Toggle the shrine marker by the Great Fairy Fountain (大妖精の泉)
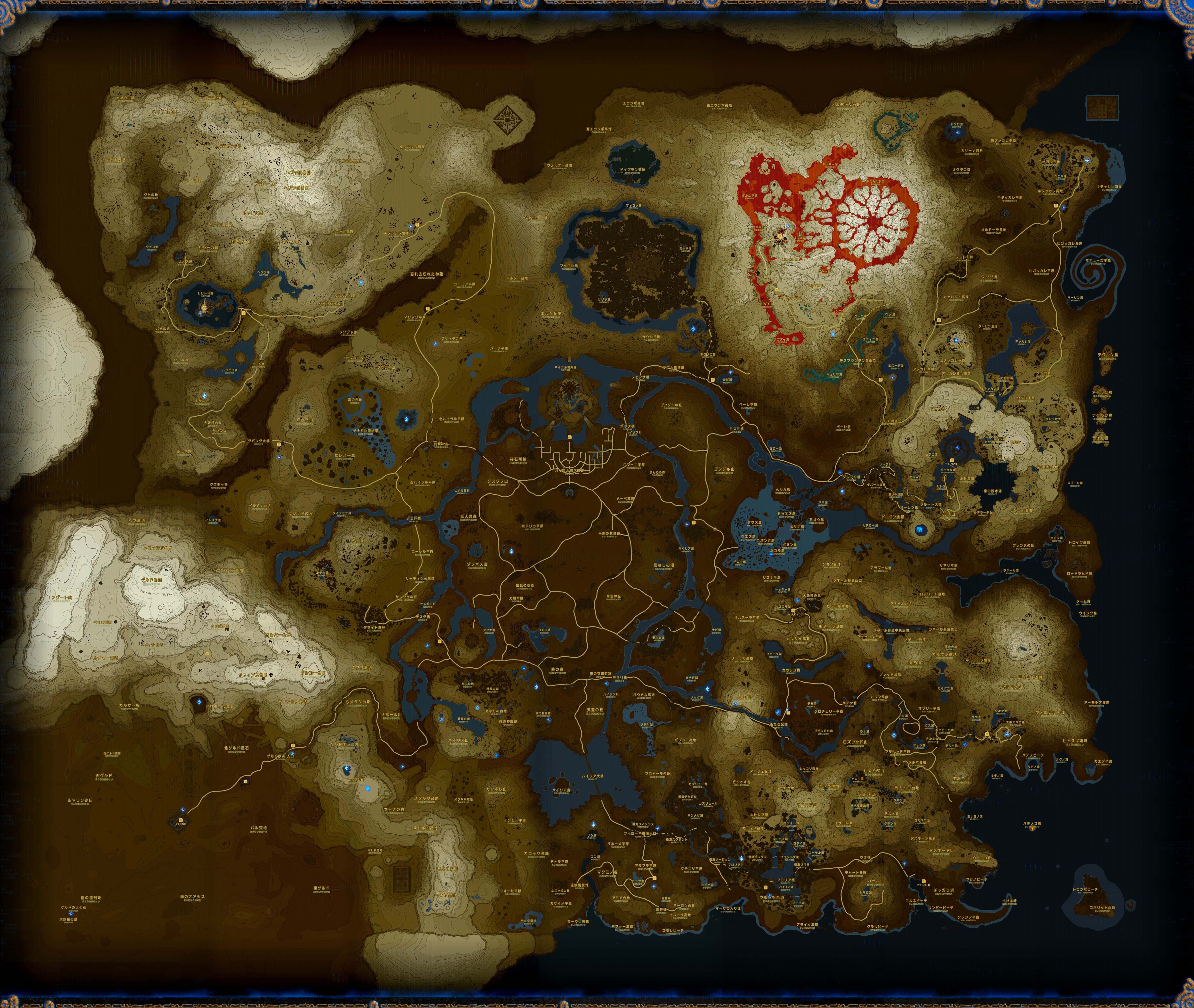Screen dimensions: 1194x1008 pyautogui.click(x=797, y=601)
